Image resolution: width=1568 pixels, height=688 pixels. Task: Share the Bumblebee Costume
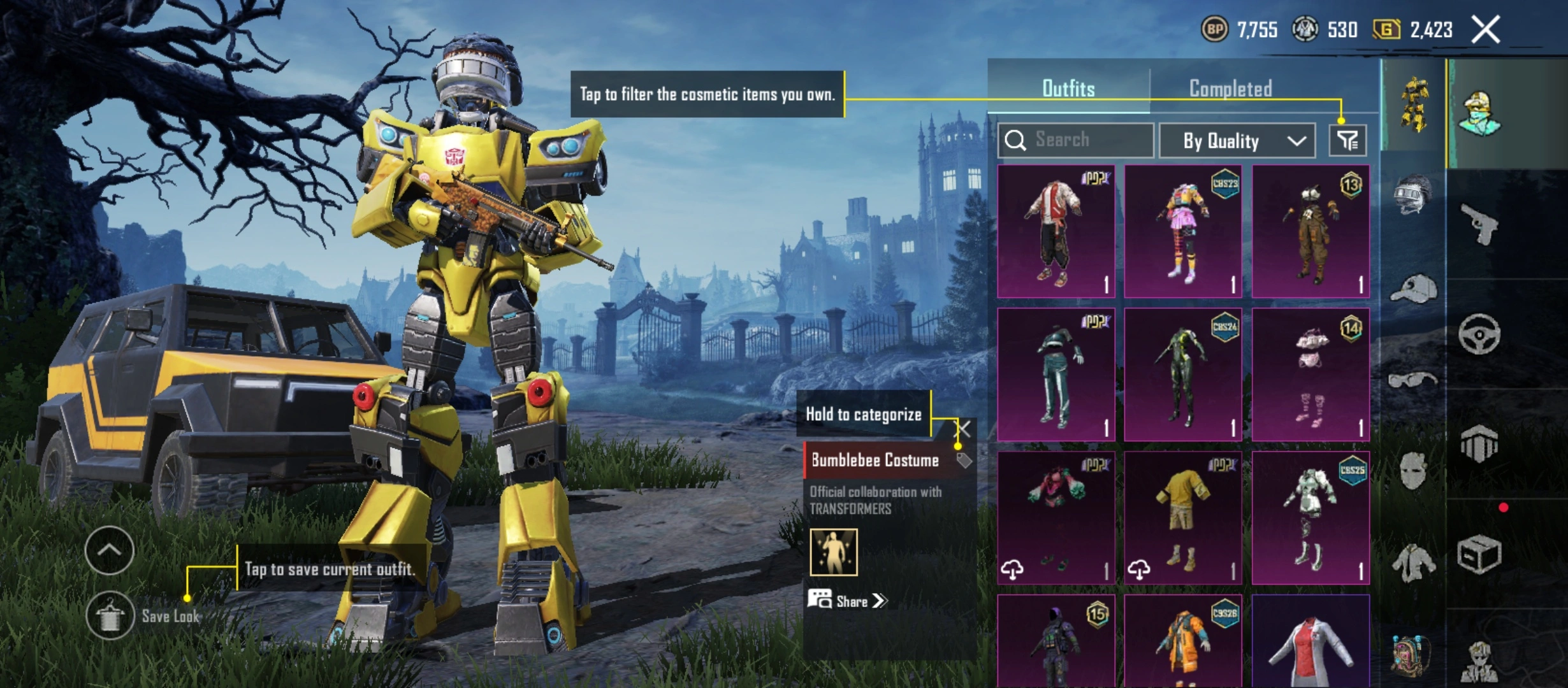click(848, 601)
